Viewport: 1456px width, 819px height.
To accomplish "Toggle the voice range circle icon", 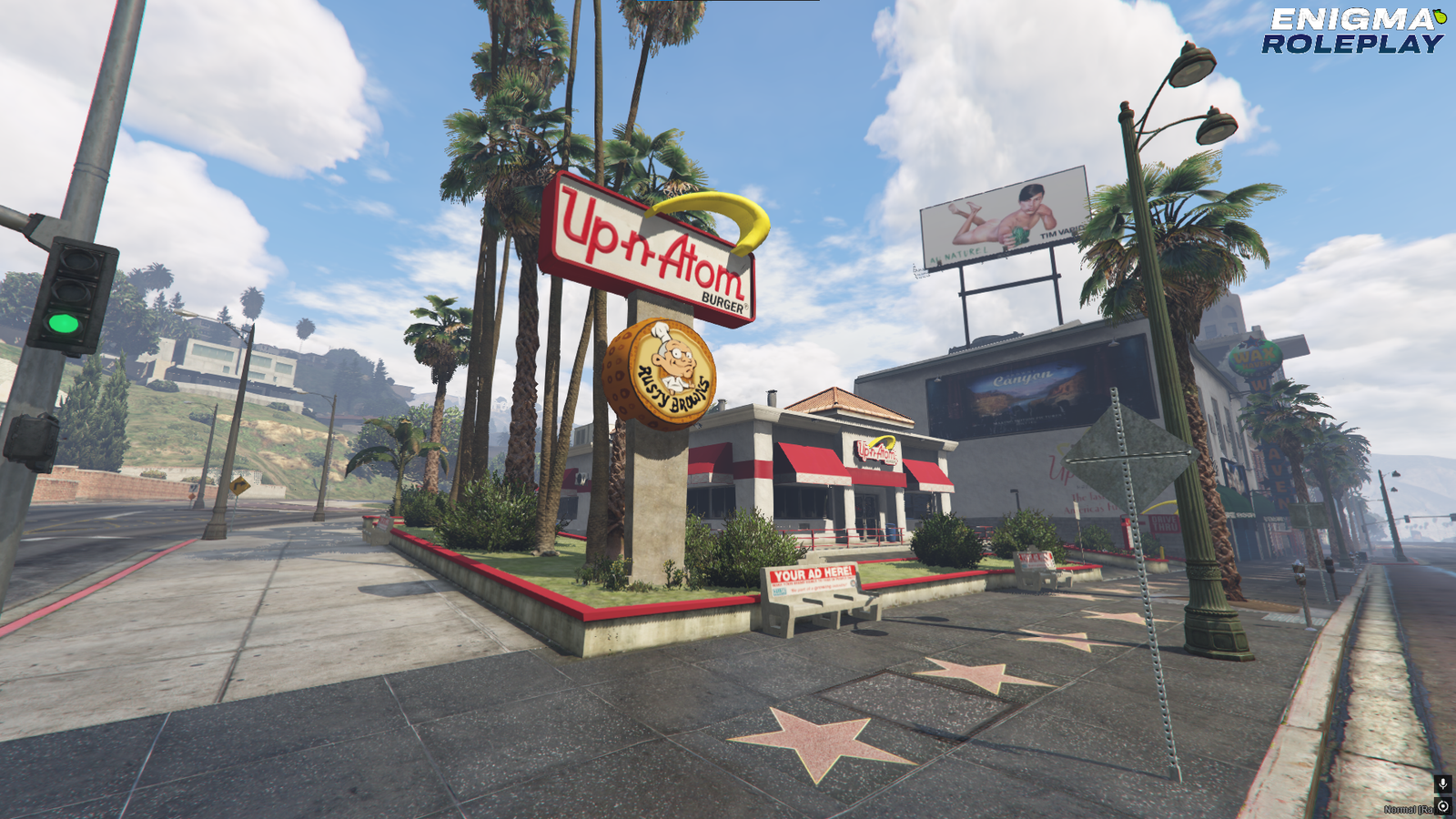I will point(1443,807).
